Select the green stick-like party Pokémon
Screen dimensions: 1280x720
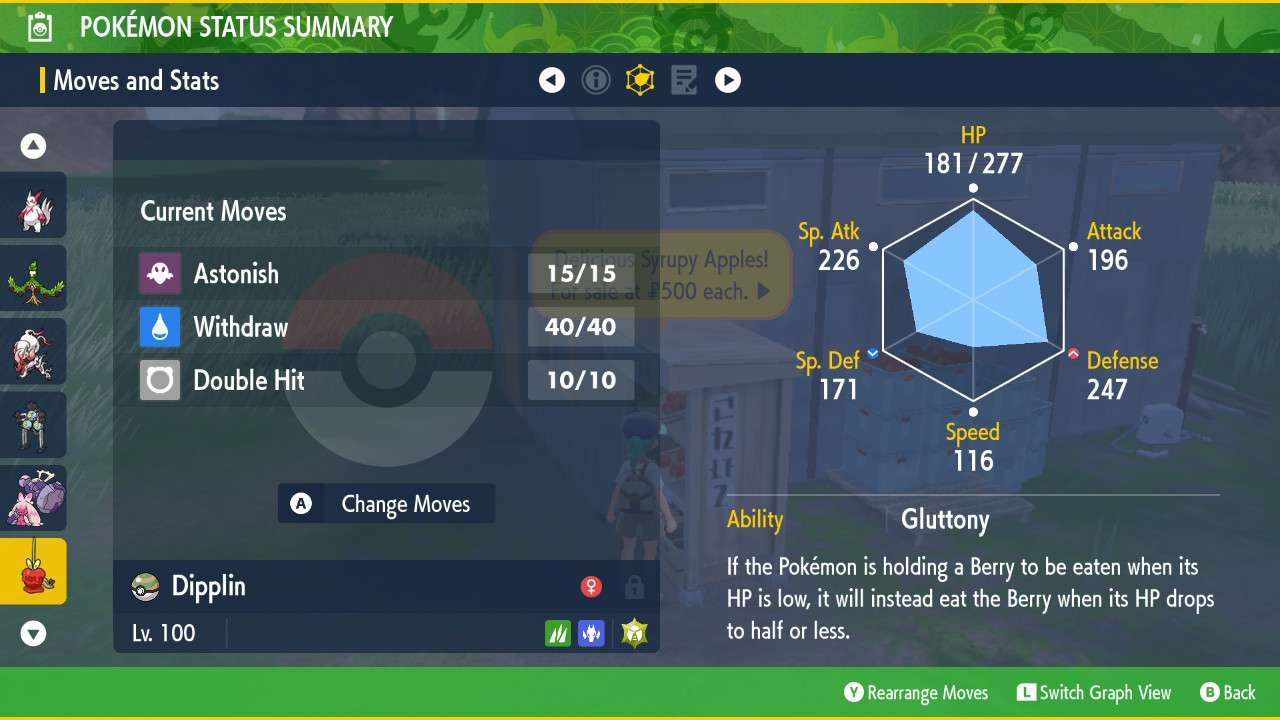pyautogui.click(x=33, y=278)
